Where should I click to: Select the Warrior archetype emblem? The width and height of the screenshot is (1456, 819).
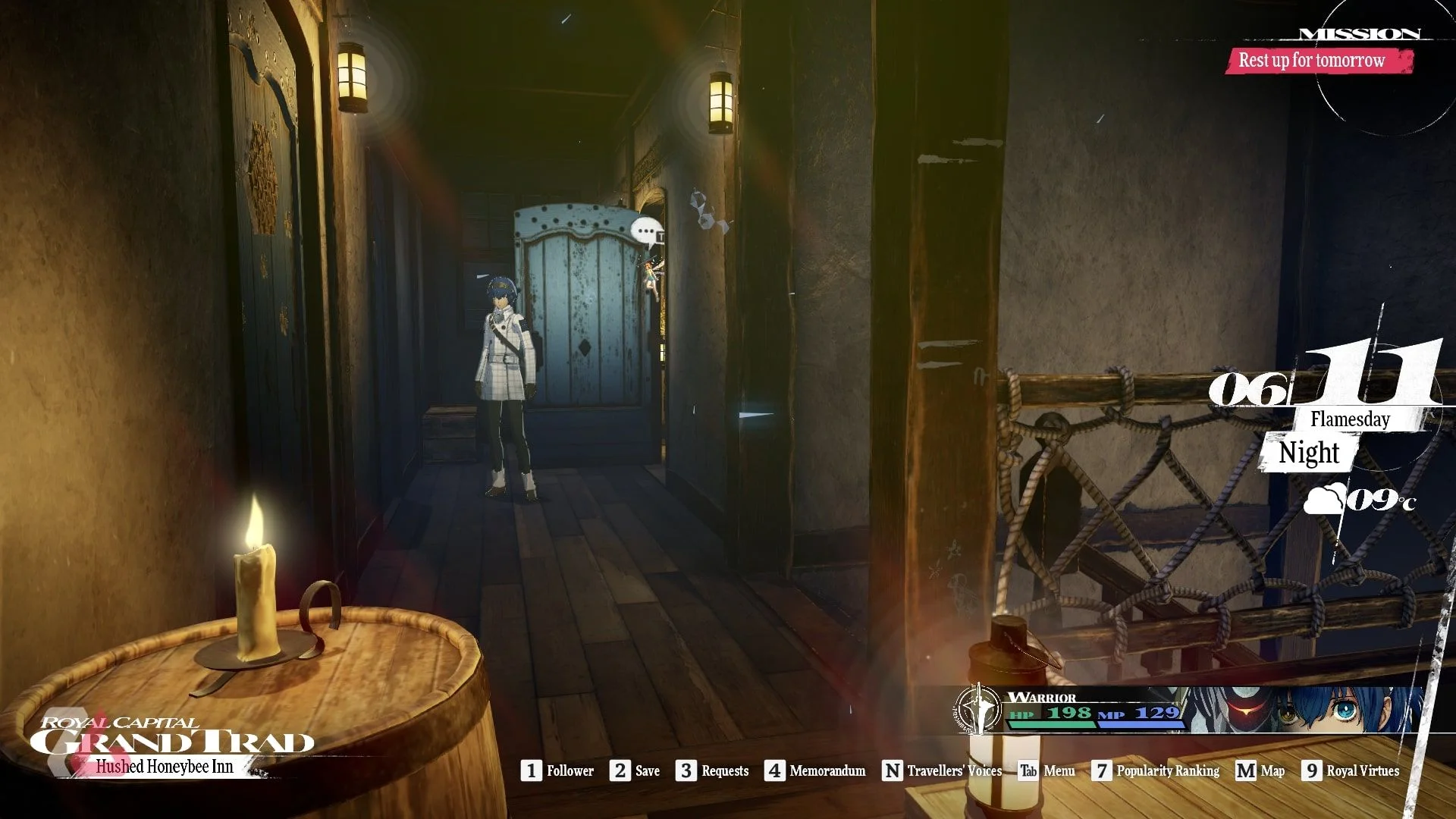click(977, 709)
